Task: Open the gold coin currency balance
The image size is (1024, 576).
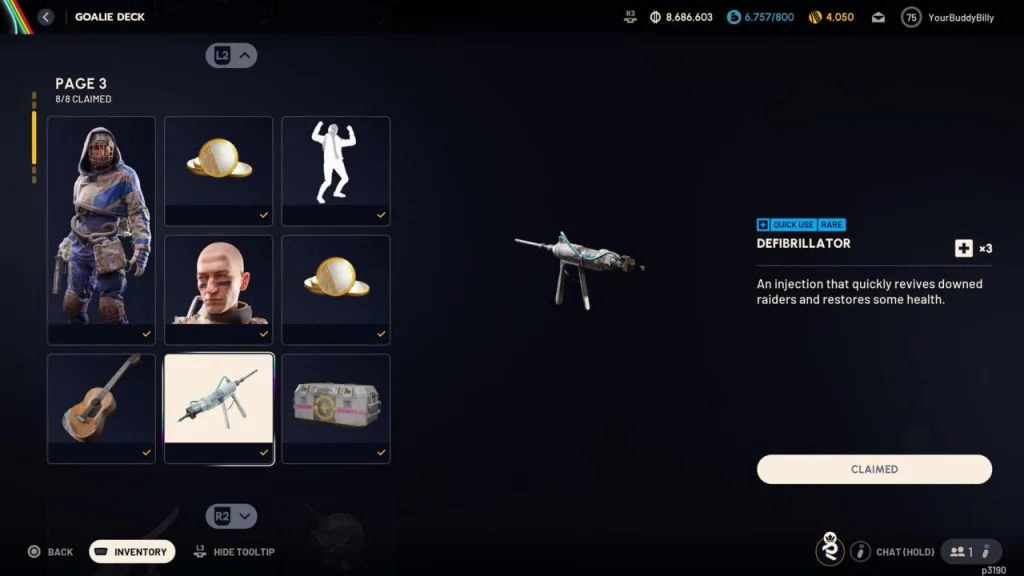Action: (x=830, y=17)
